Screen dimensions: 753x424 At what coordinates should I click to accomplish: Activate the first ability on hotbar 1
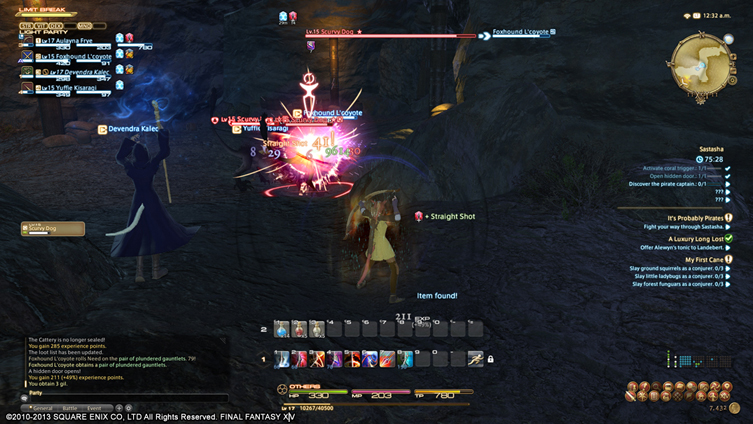[x=281, y=358]
